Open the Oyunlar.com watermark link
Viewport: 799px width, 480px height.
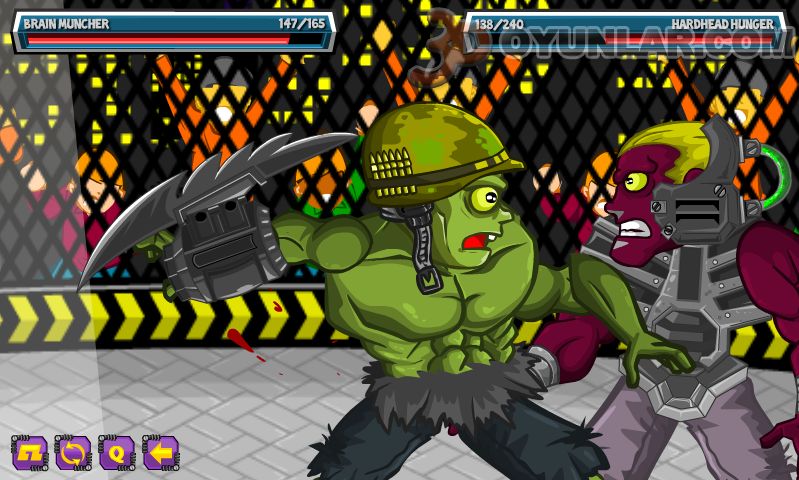coord(600,45)
